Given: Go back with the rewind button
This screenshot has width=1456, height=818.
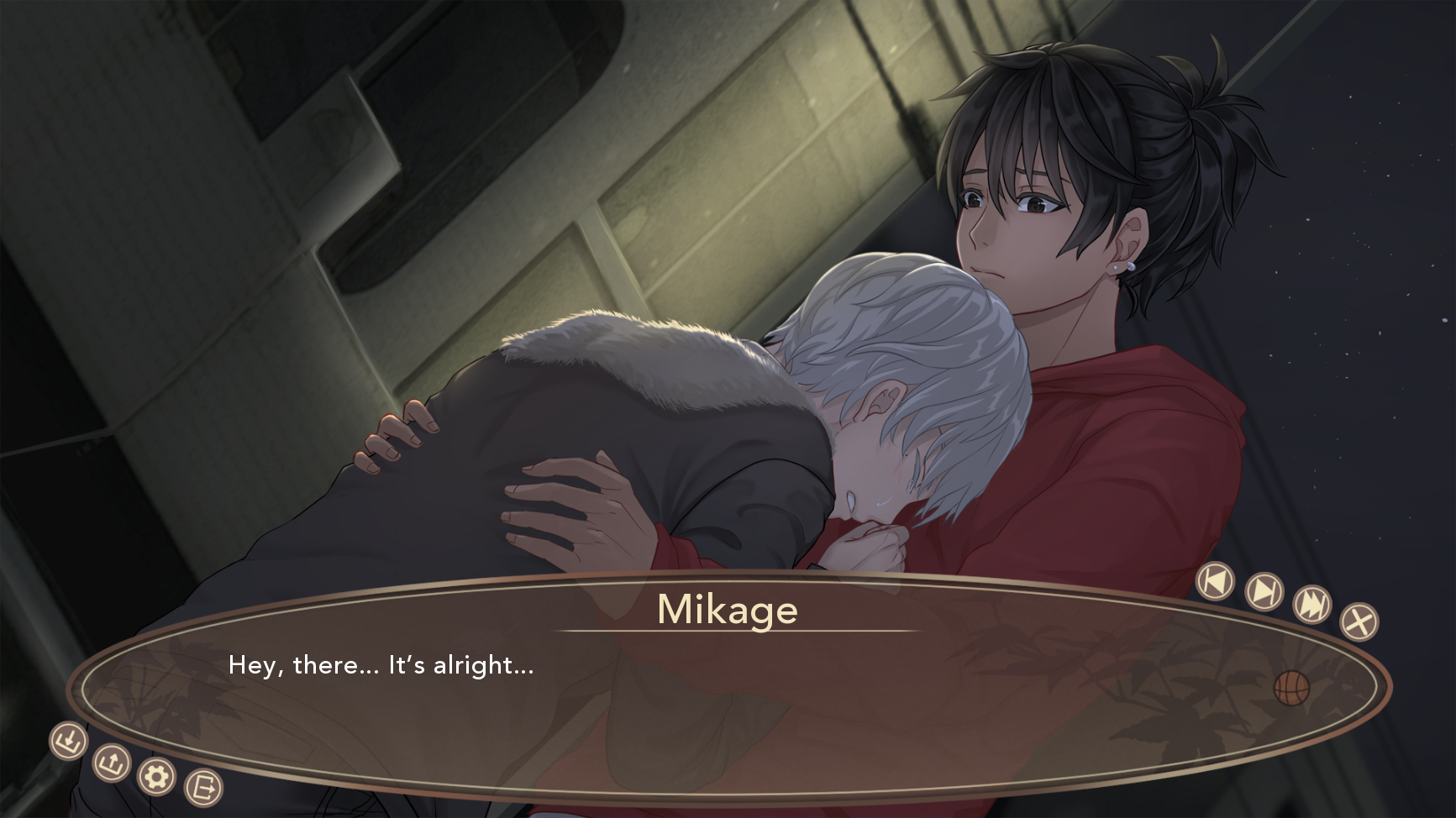Looking at the screenshot, I should point(1215,581).
